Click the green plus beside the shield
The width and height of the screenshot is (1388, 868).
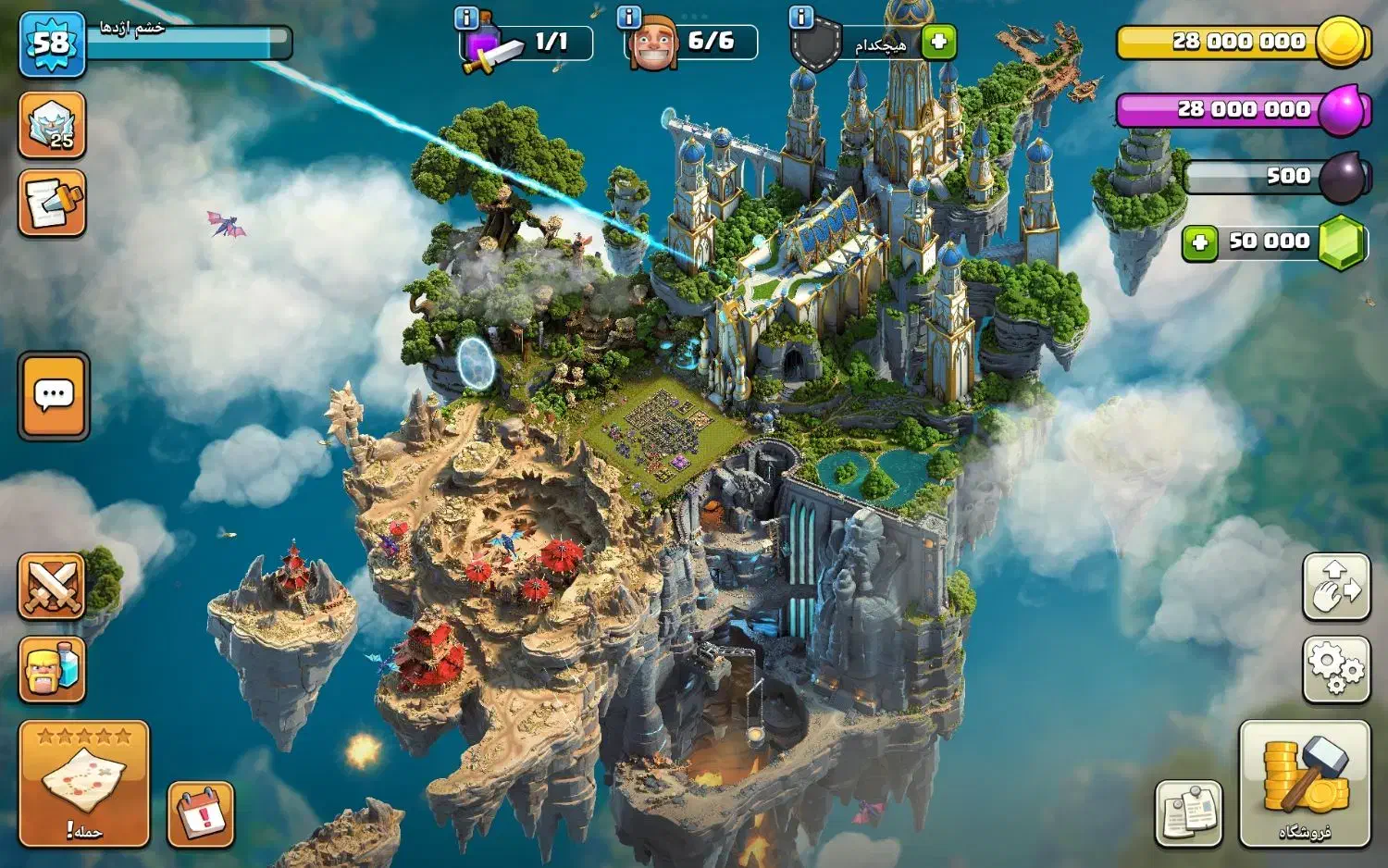938,42
